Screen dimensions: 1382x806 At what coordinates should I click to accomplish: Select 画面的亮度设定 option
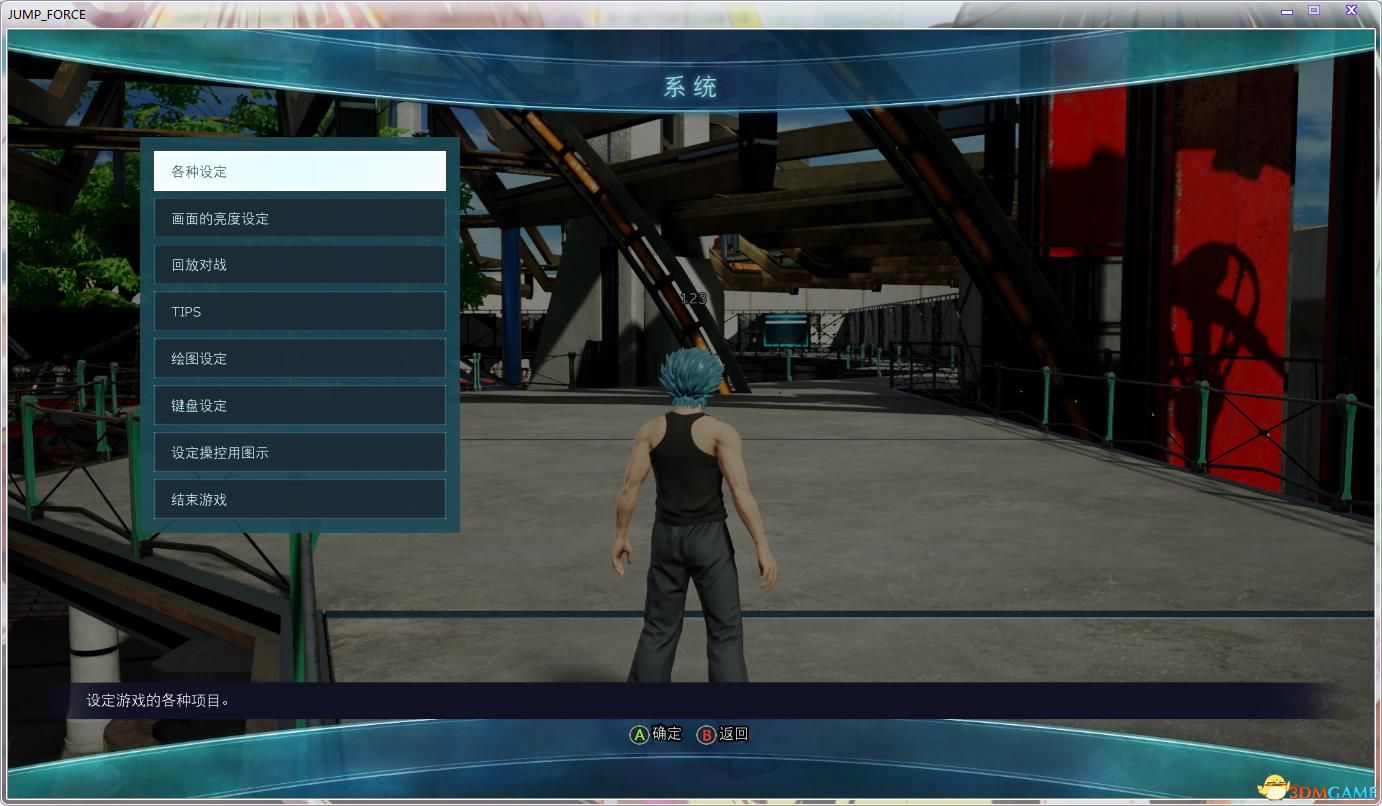click(x=299, y=218)
